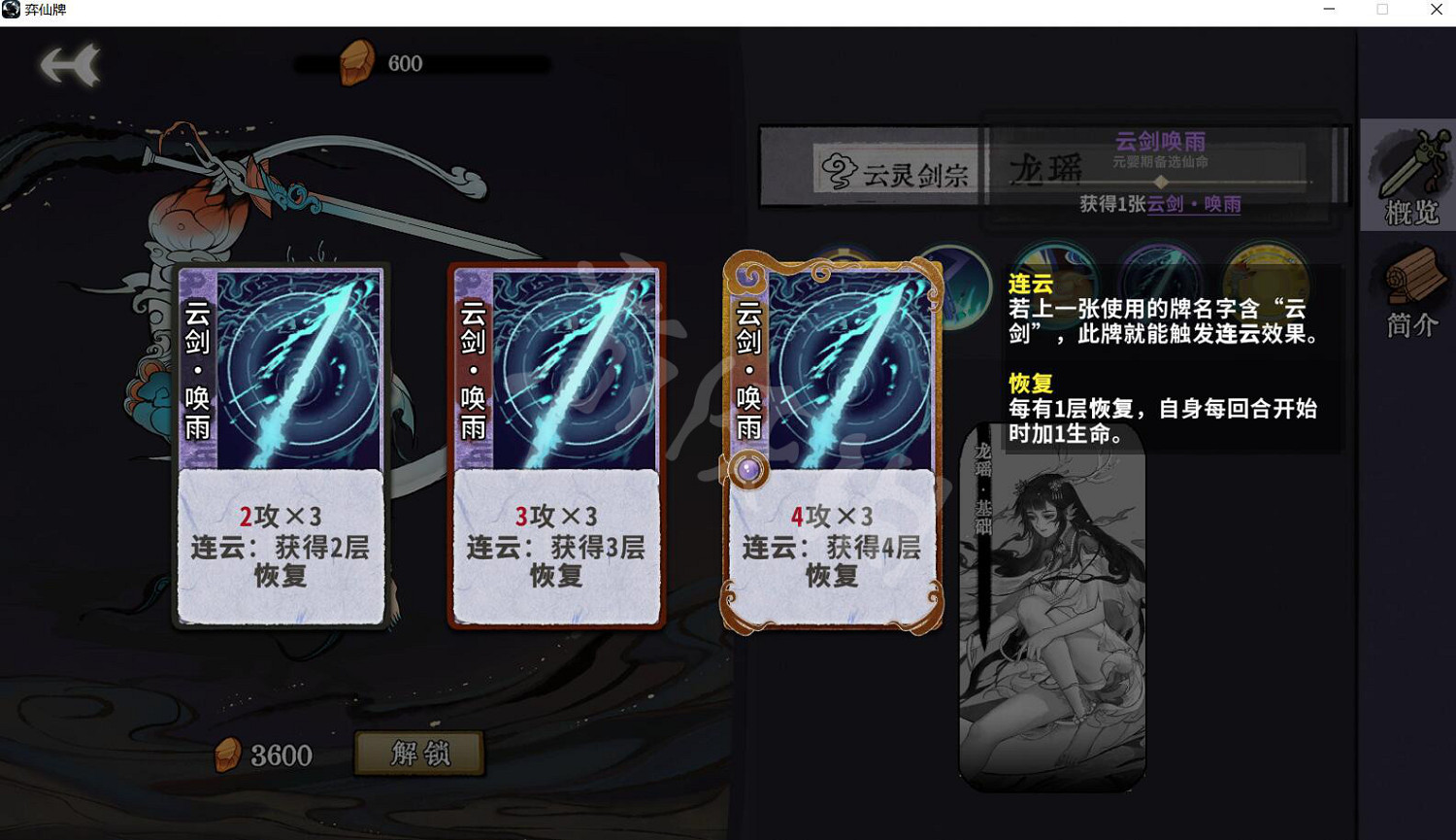
Task: Select the red-framed 3攻×3 card
Action: click(555, 447)
